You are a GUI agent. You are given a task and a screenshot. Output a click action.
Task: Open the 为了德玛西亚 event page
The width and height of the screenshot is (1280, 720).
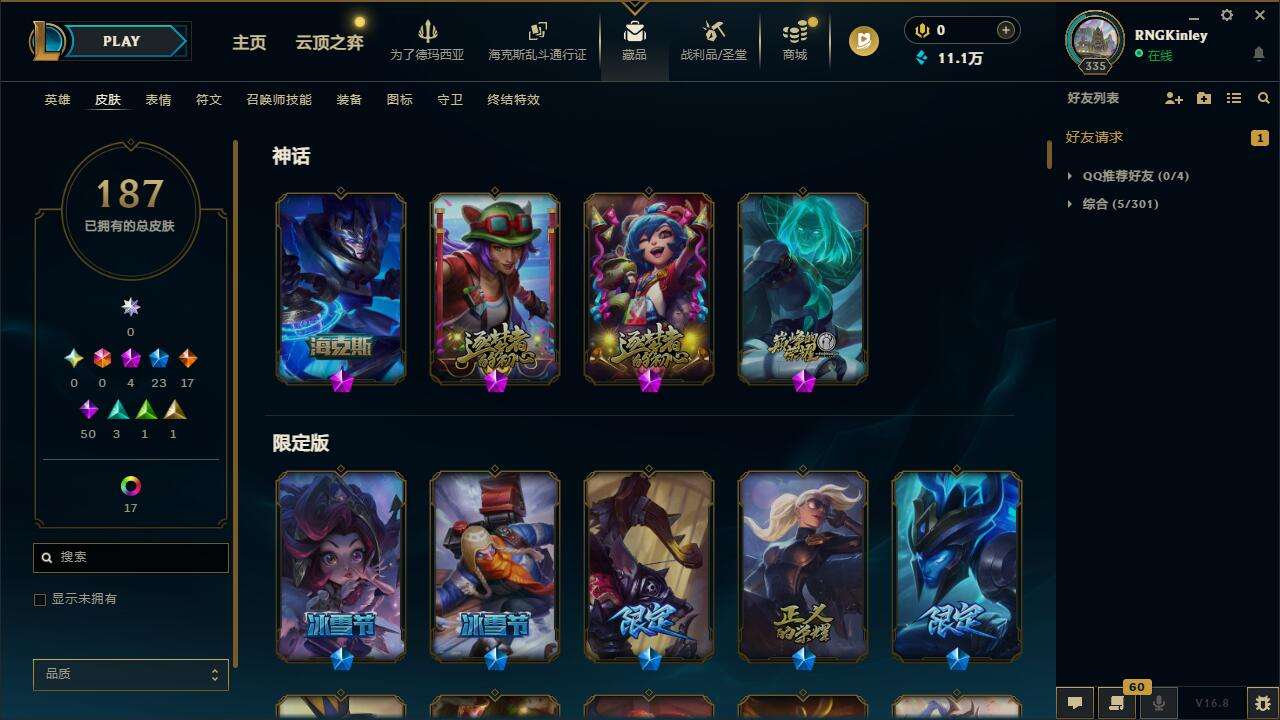pyautogui.click(x=428, y=40)
